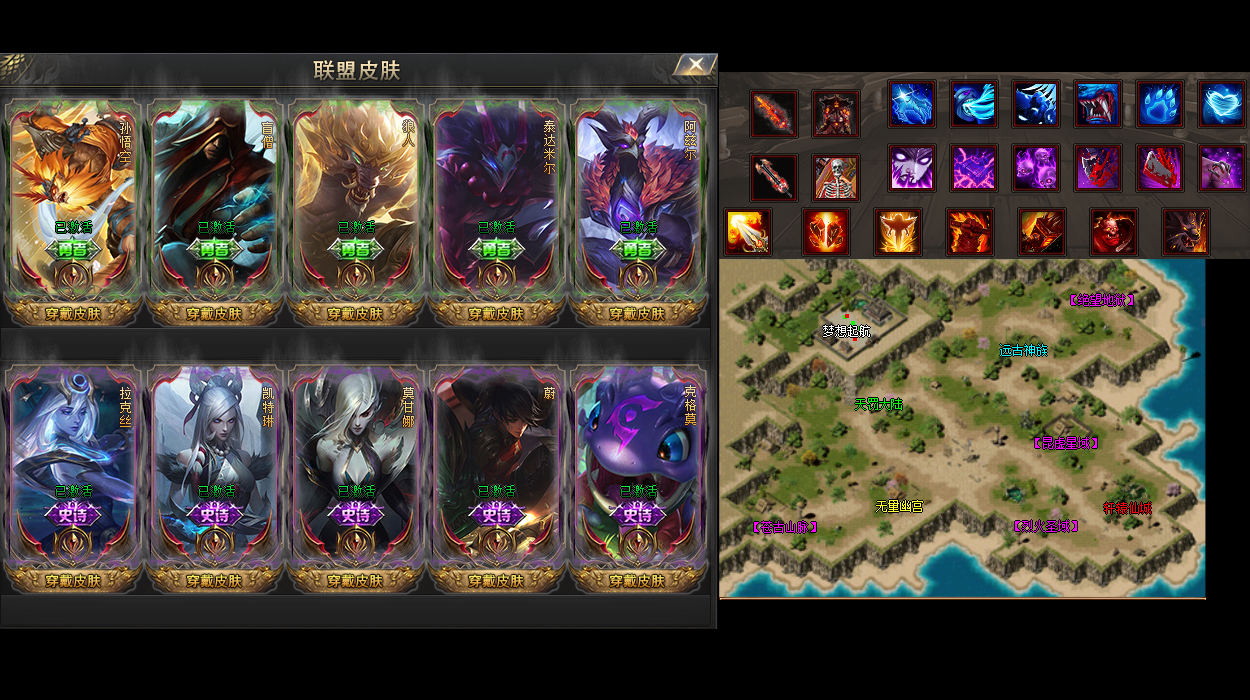Wear the 蔚 skin via 穿戴皮肤
Image resolution: width=1250 pixels, height=700 pixels.
496,580
